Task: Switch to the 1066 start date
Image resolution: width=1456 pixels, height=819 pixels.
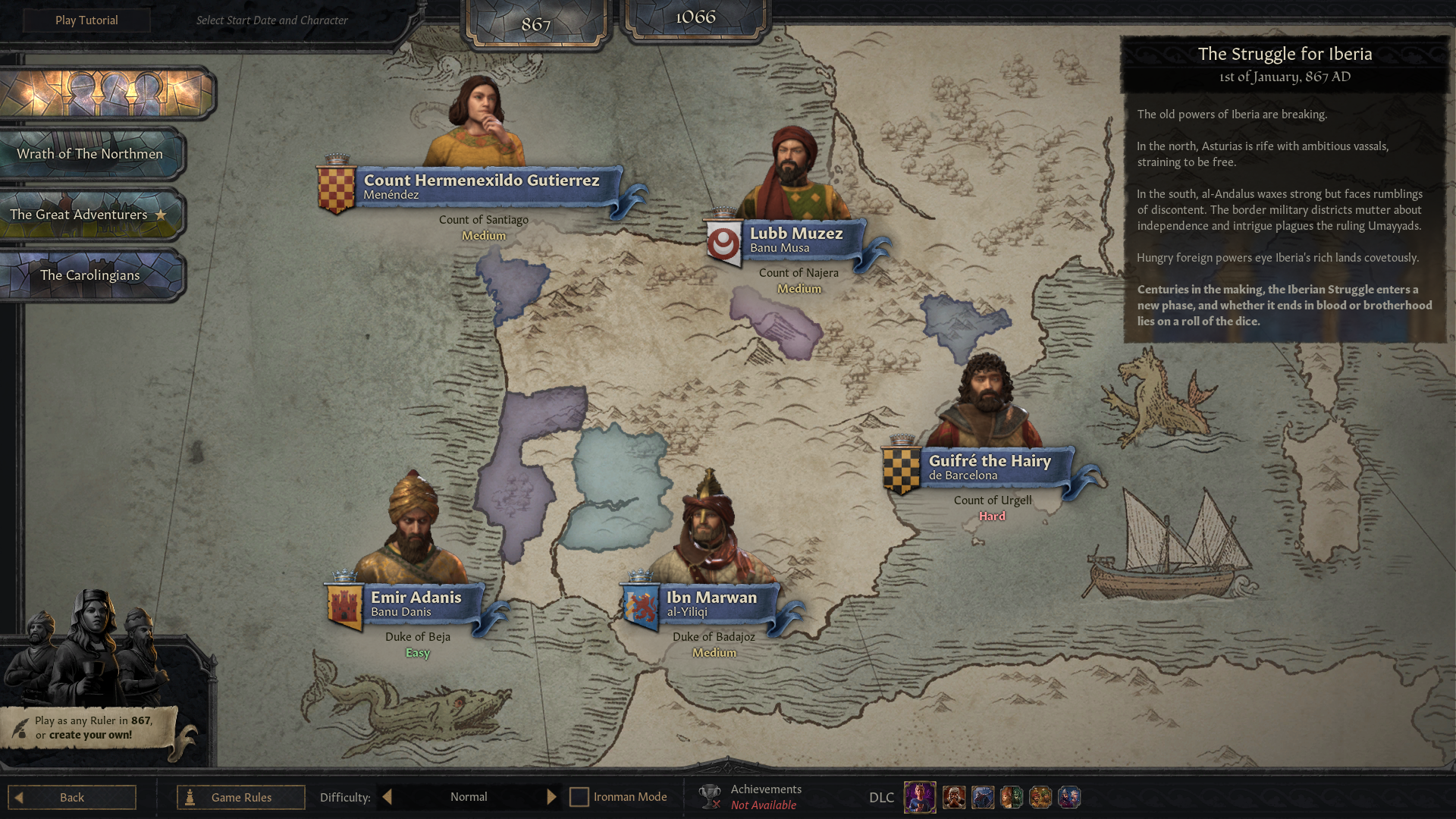Action: point(695,17)
